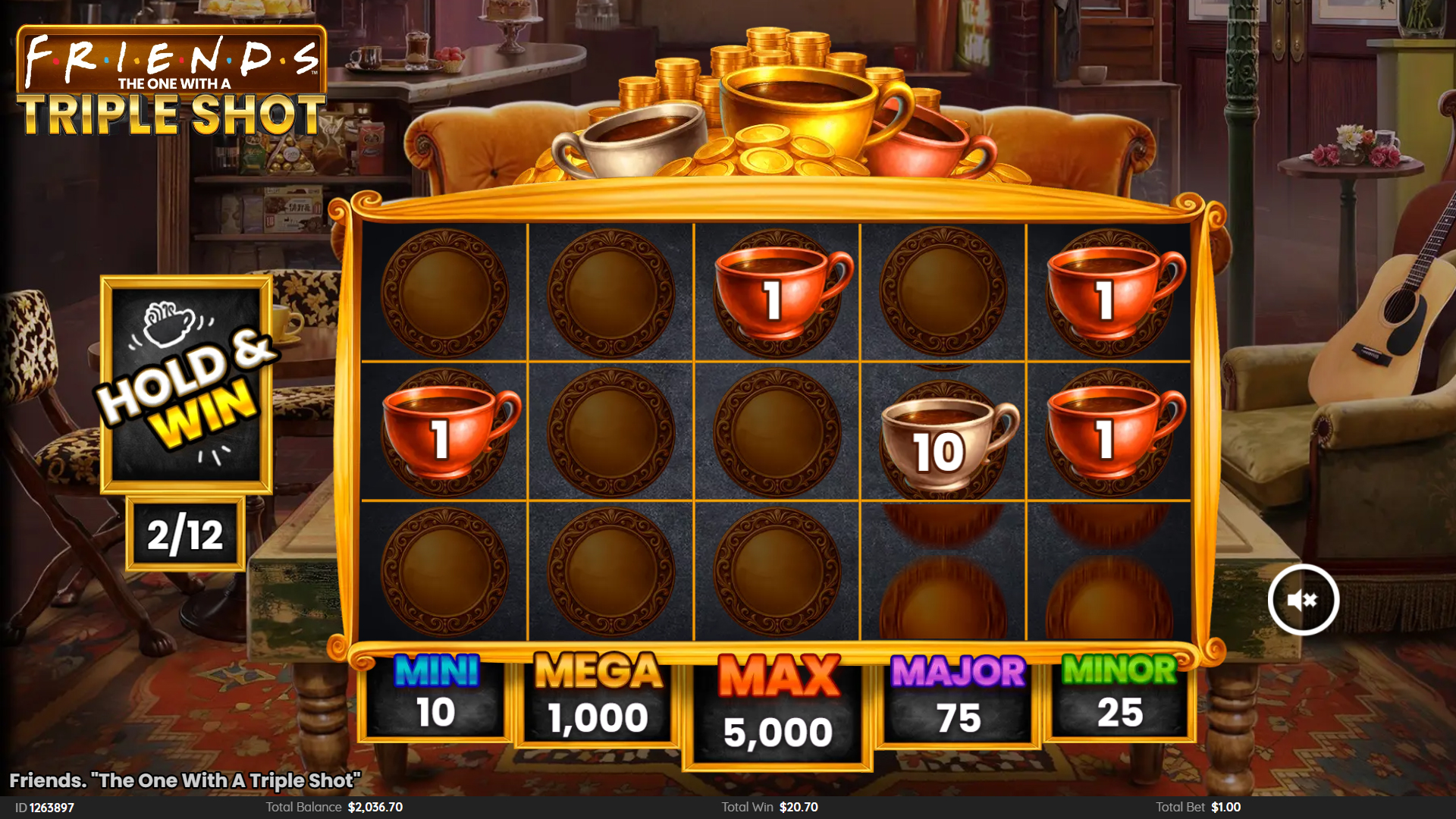The width and height of the screenshot is (1456, 819).
Task: Toggle the muted sound speaker button
Action: 1303,600
